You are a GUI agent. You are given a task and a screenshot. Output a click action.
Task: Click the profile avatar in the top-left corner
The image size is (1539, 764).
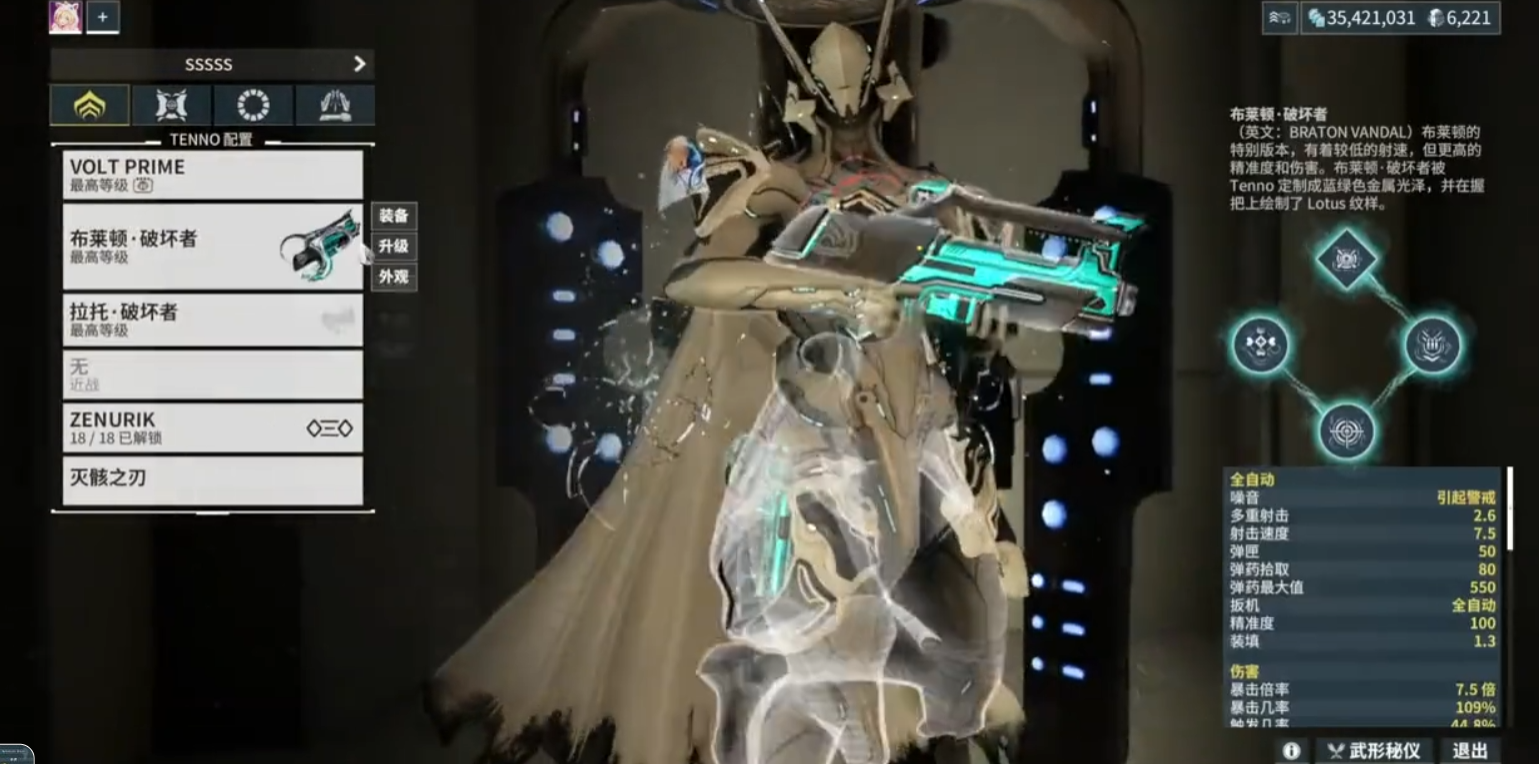(x=66, y=16)
